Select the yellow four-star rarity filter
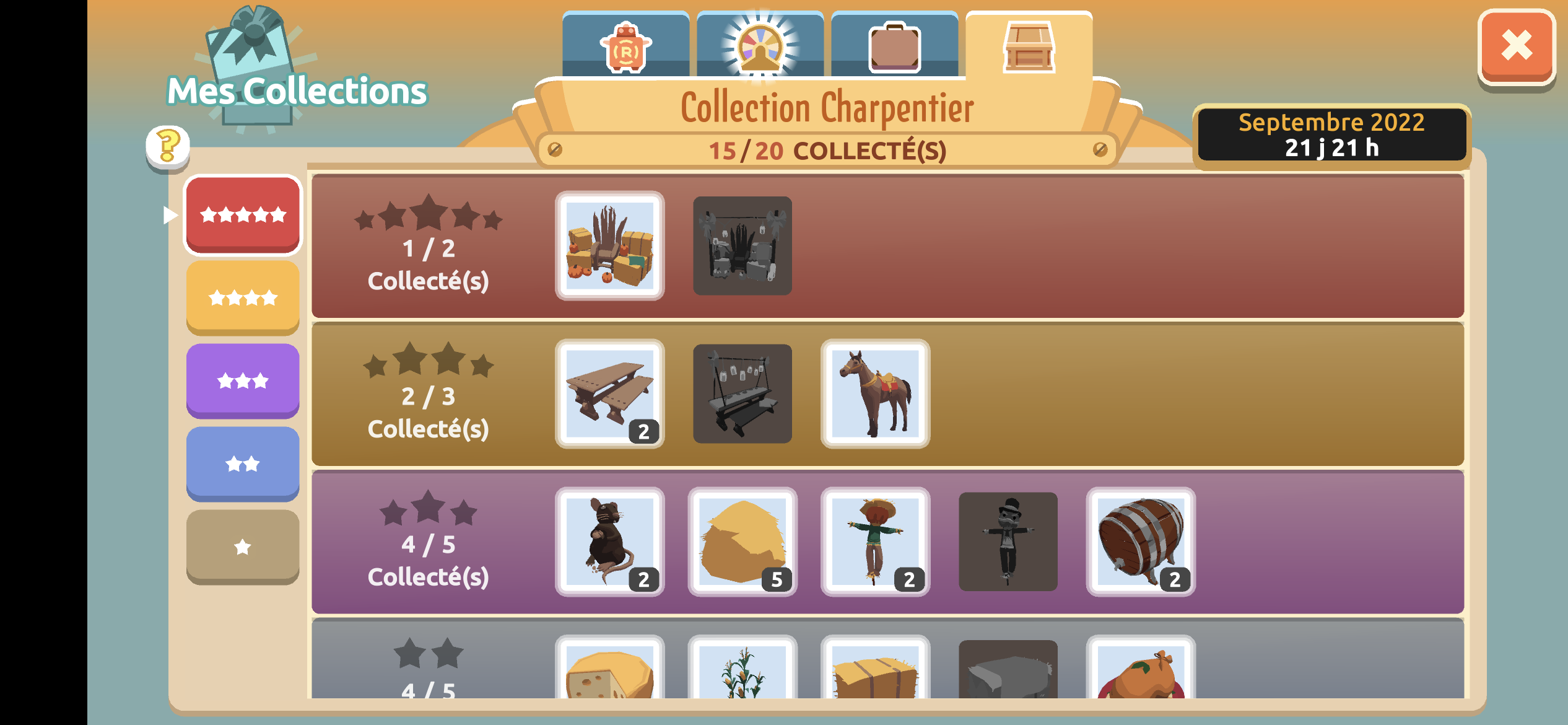 (x=243, y=298)
